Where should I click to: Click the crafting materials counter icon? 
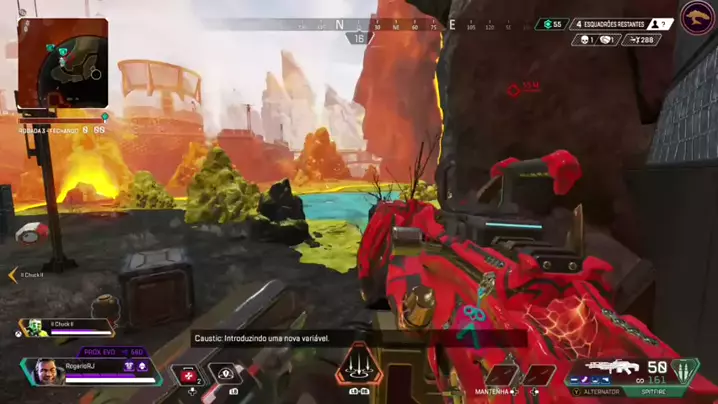point(550,24)
